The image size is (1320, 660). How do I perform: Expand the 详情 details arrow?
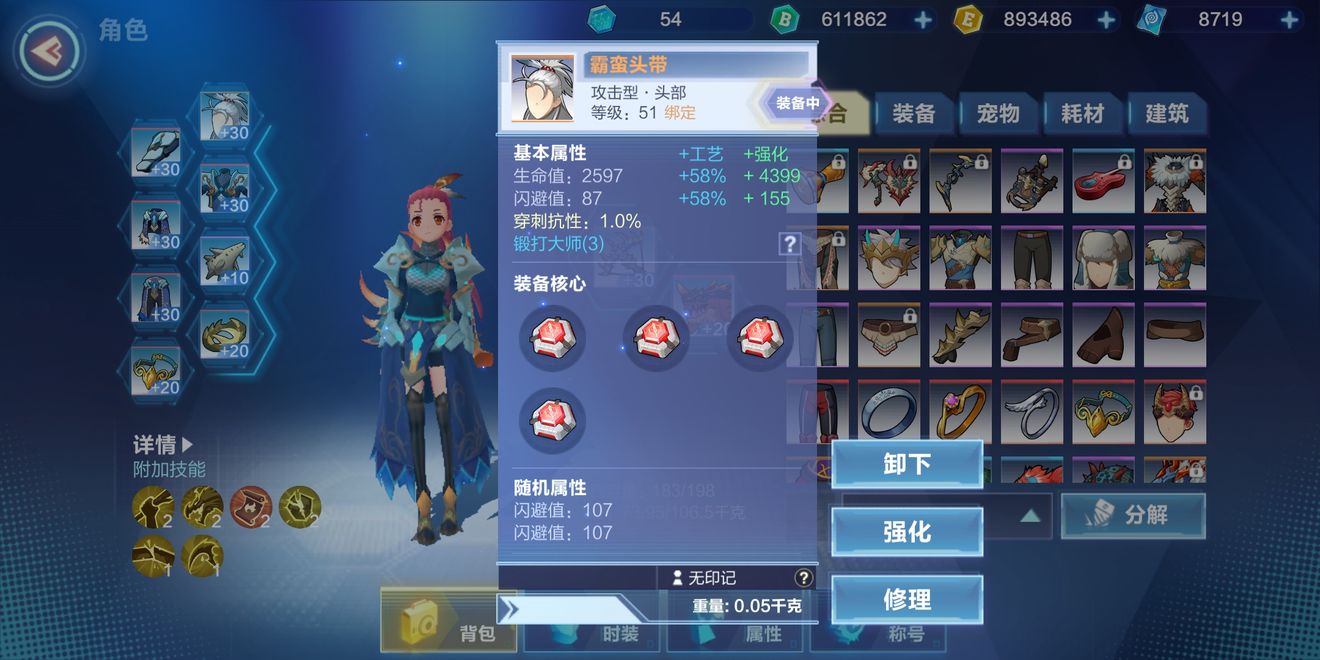(x=188, y=444)
